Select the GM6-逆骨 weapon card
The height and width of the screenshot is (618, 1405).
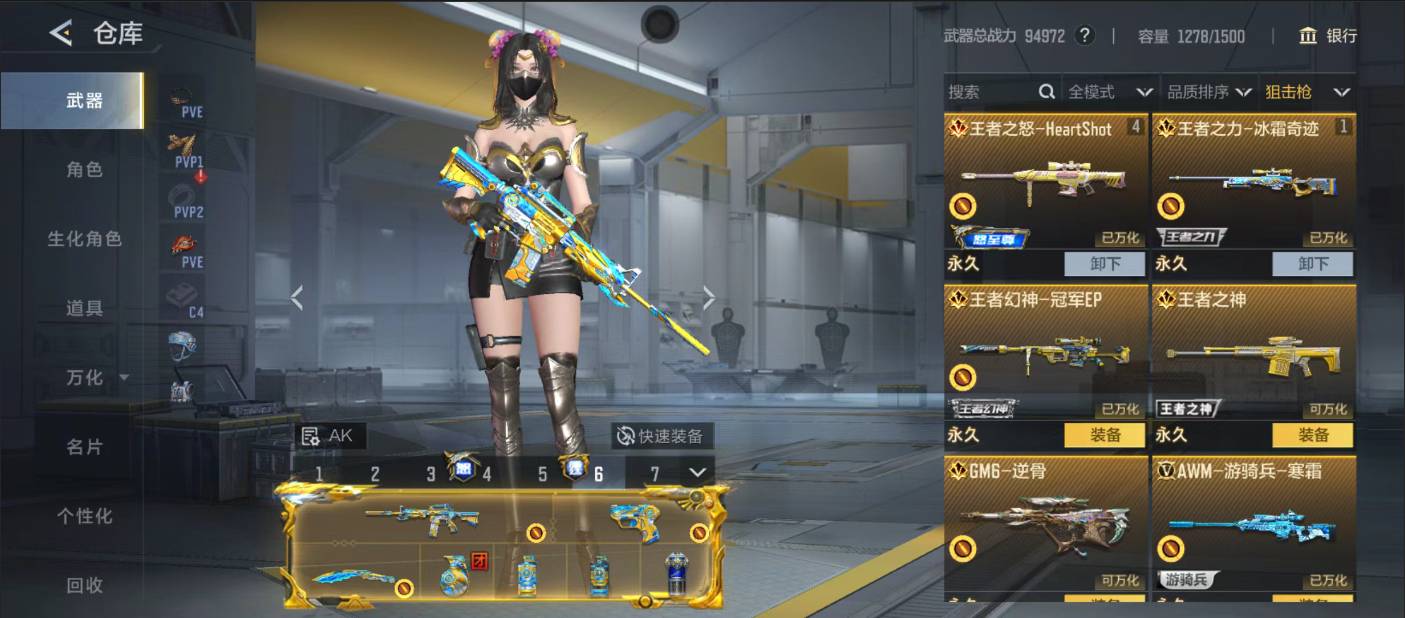pos(1045,520)
